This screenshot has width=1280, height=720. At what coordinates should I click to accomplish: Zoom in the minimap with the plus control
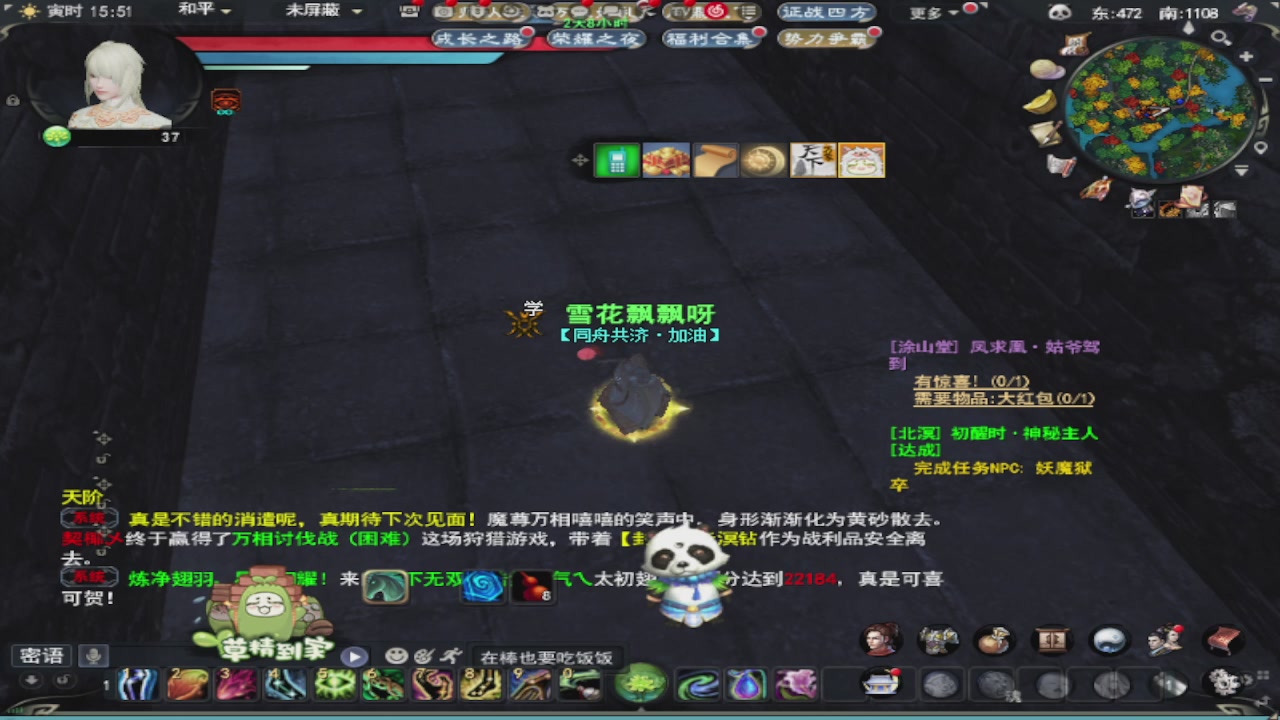(1245, 55)
